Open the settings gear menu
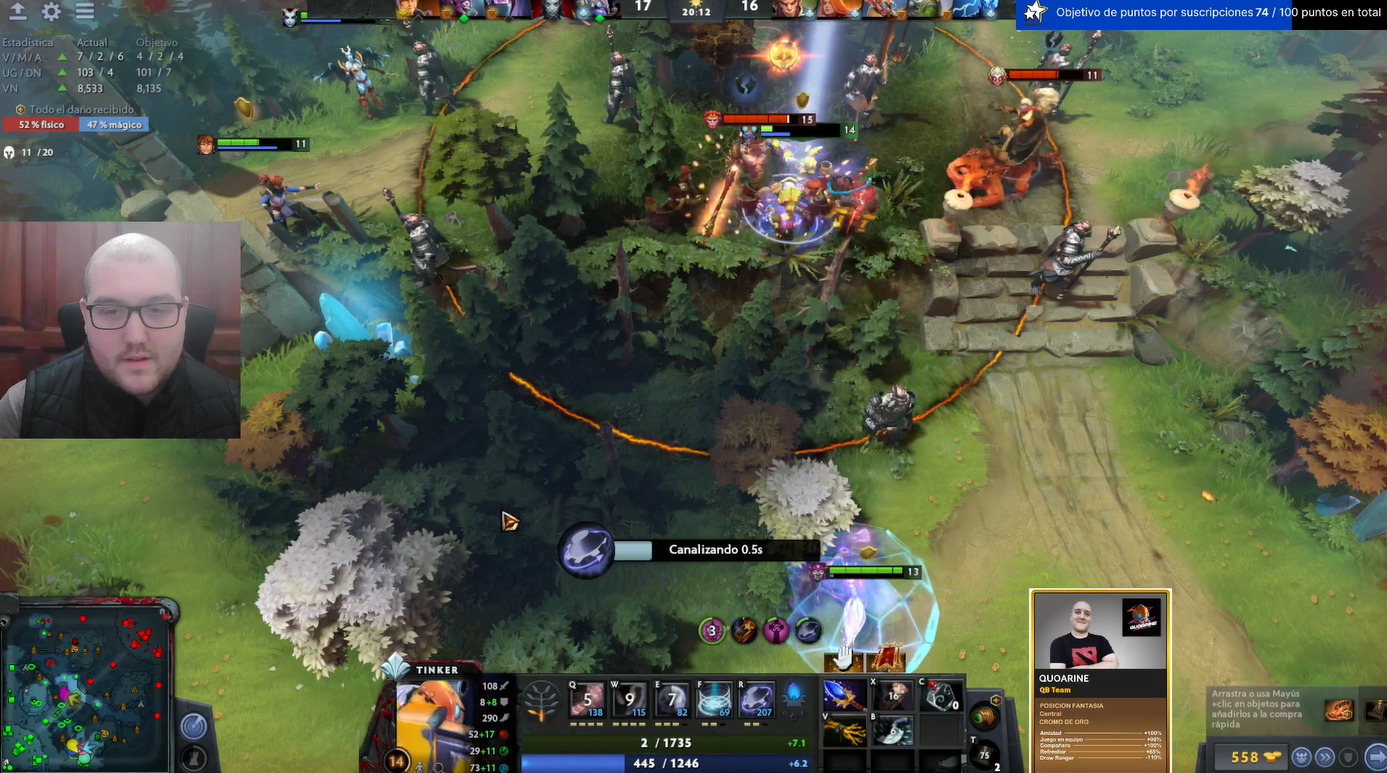This screenshot has height=773, width=1387. click(x=51, y=12)
